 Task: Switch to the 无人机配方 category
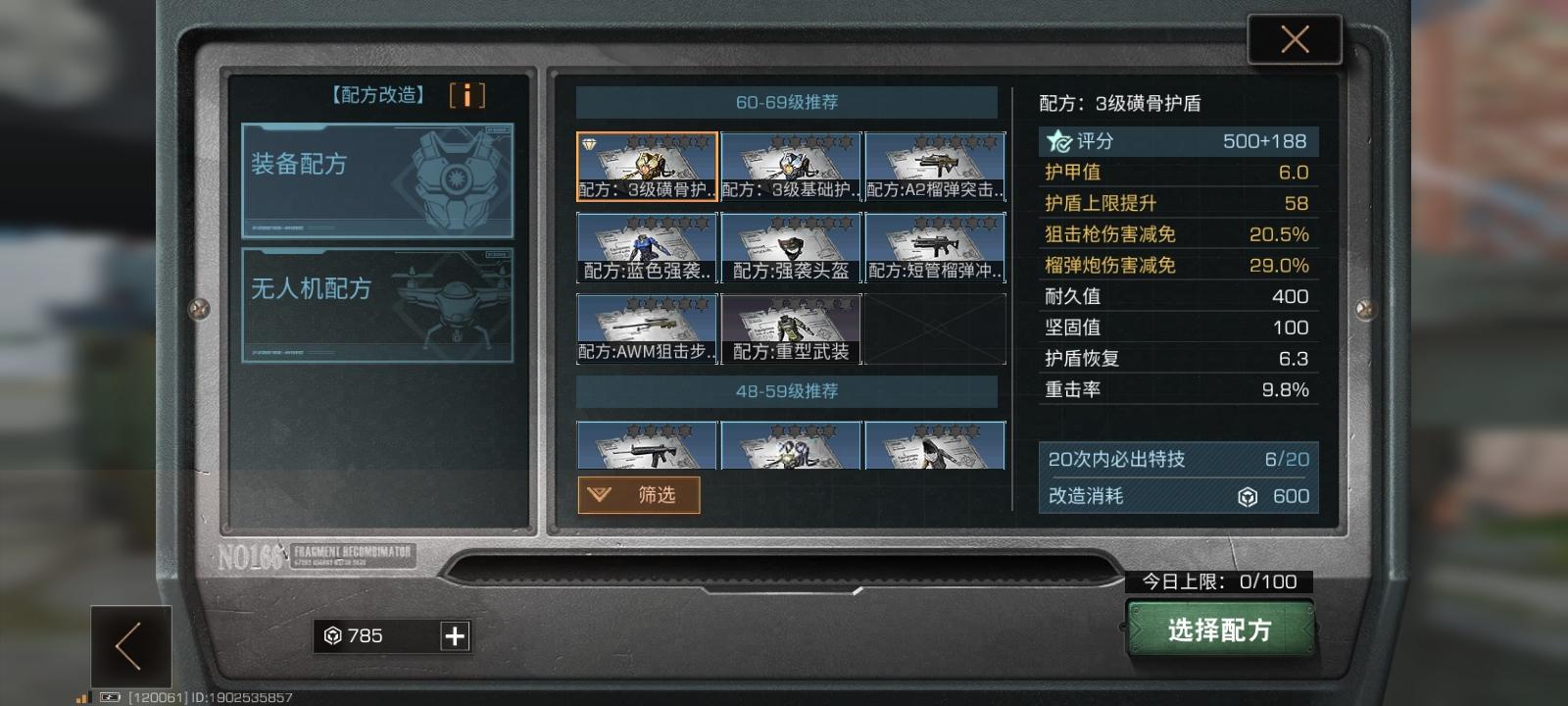(375, 304)
